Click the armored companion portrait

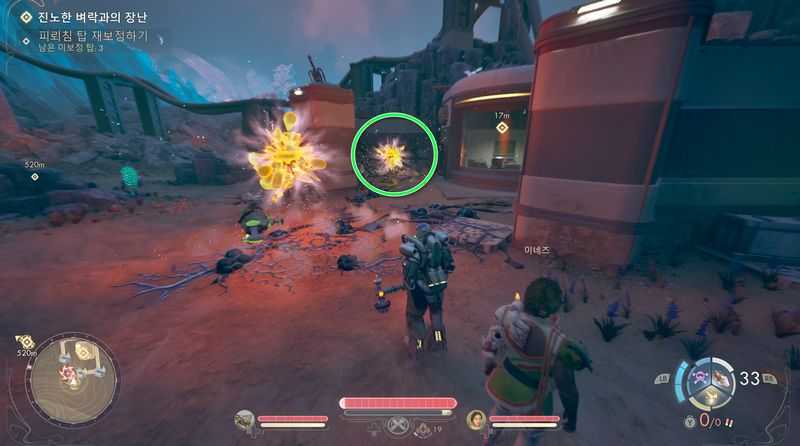(x=244, y=419)
